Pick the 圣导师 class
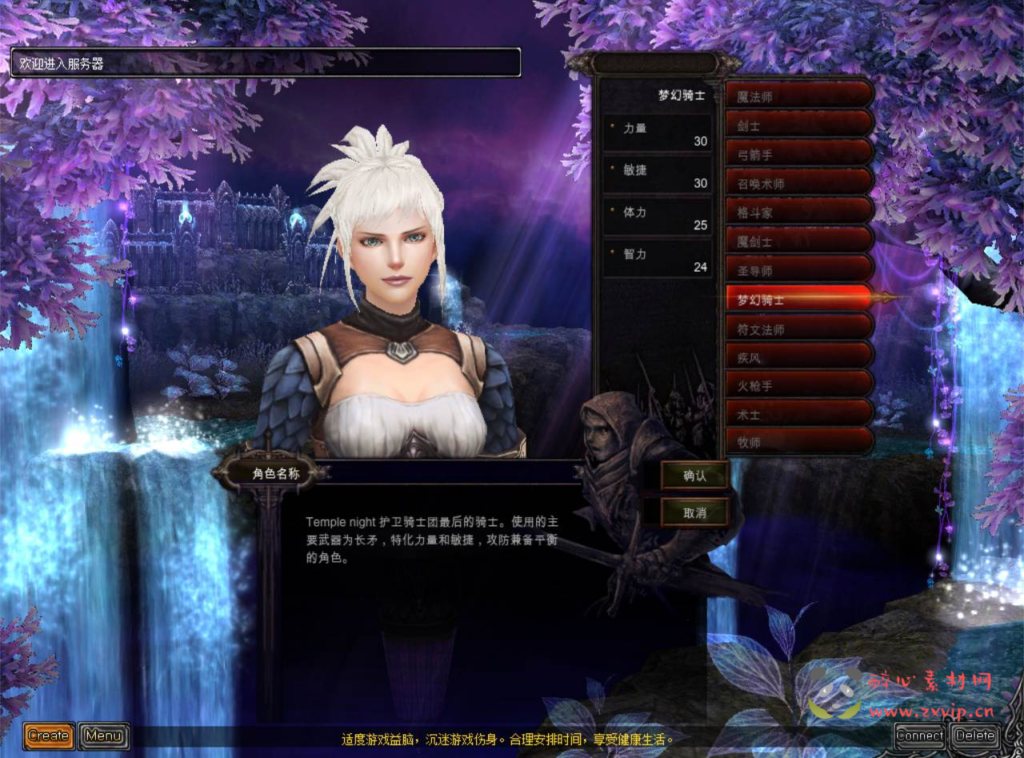This screenshot has height=758, width=1024. 799,270
